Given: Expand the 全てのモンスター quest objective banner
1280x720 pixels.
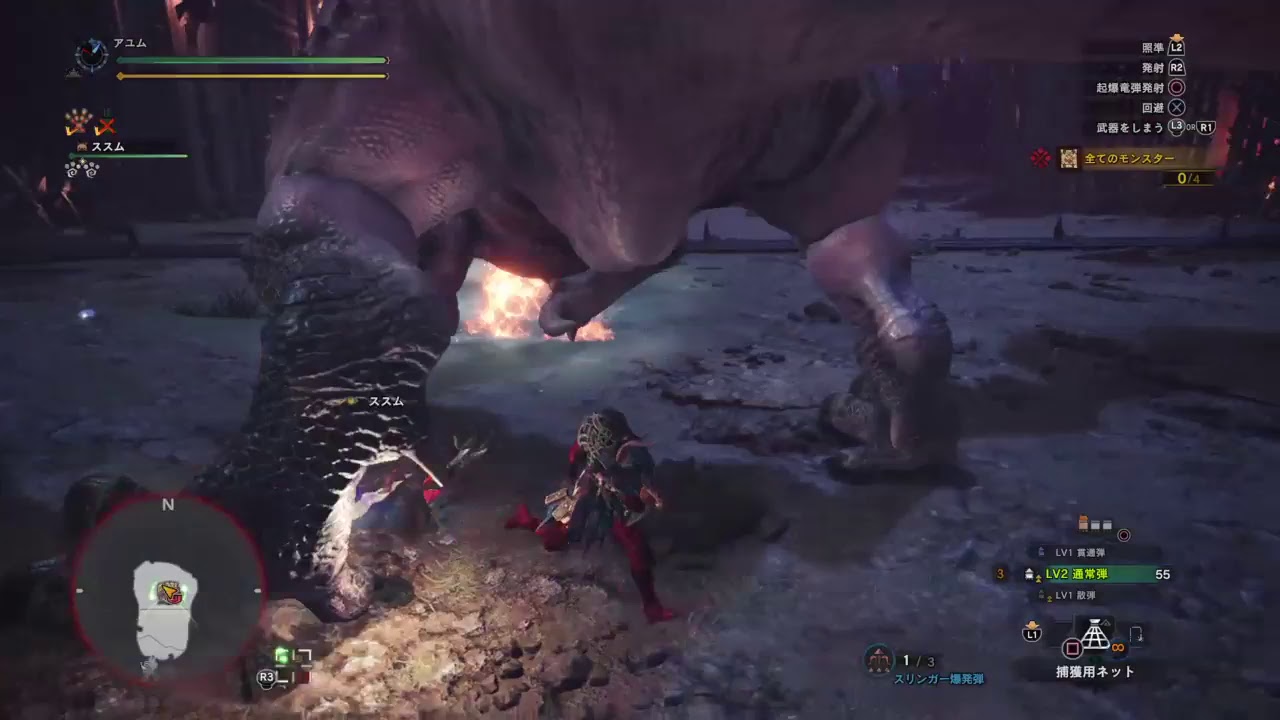Looking at the screenshot, I should pos(1130,158).
